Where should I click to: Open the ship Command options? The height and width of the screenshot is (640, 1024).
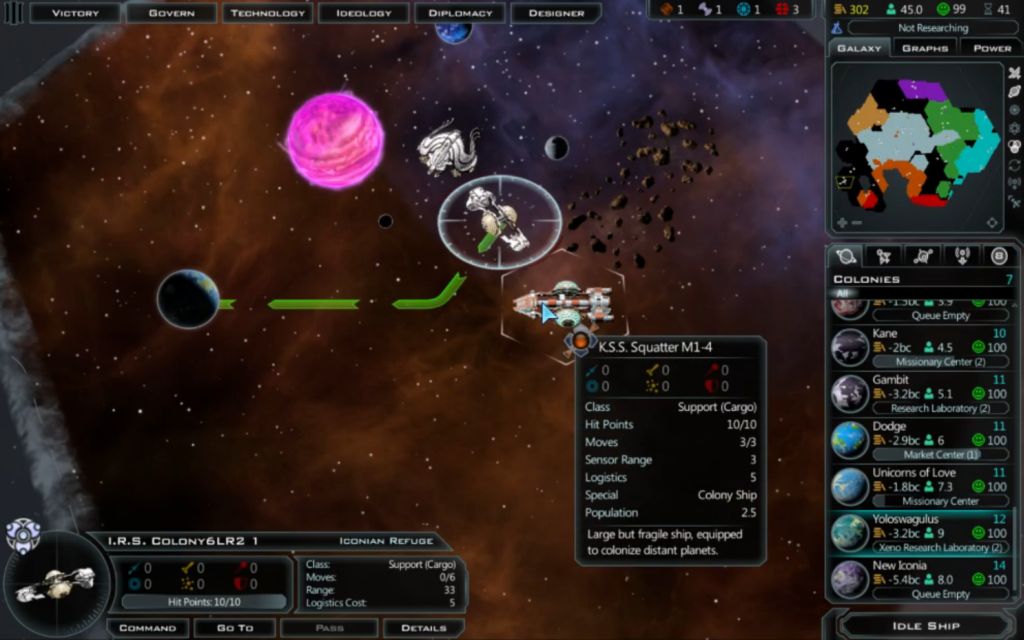[x=147, y=628]
